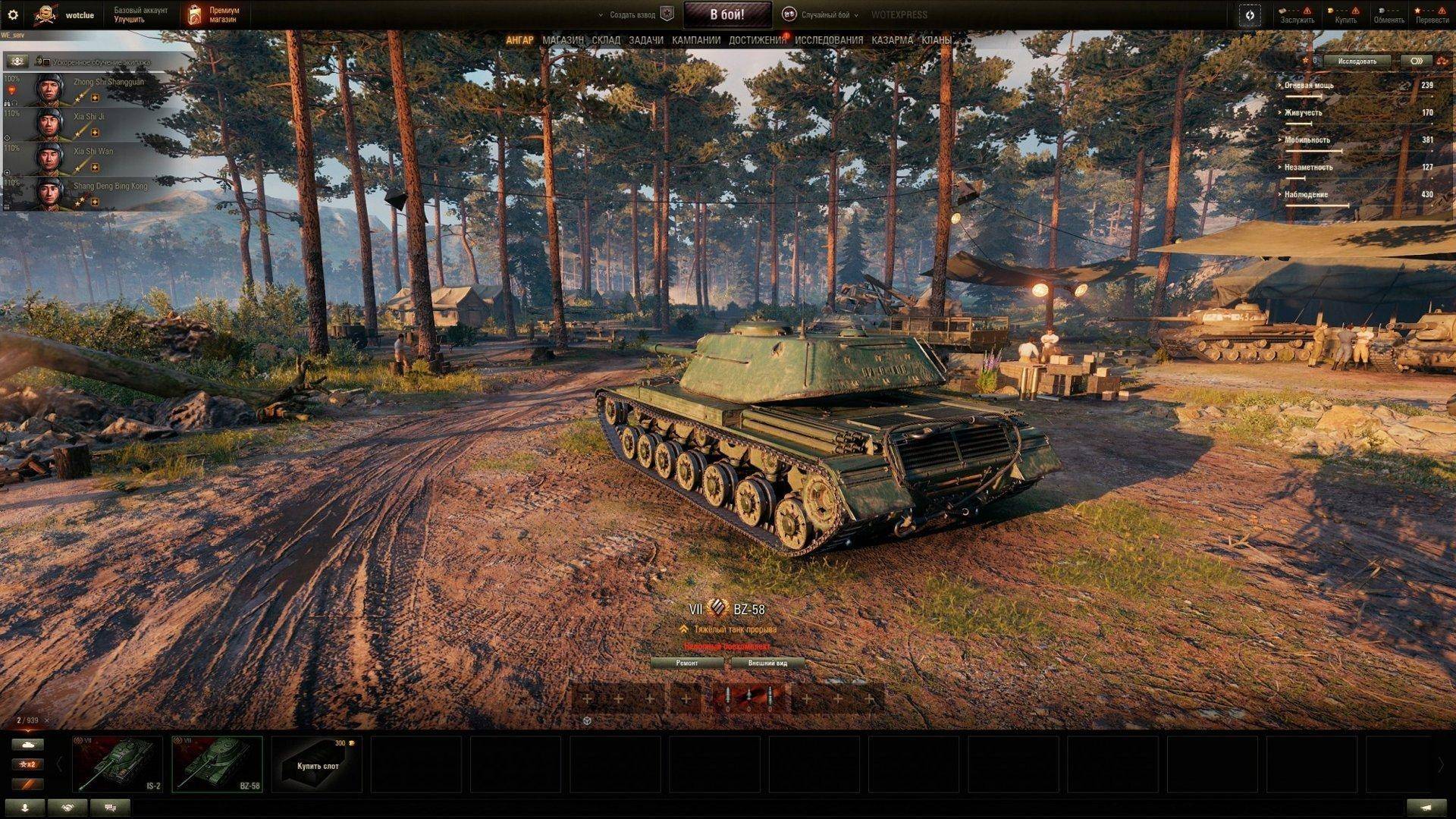Toggle Ускоренное обучение экипажа checkbox
This screenshot has width=1456, height=819.
[x=47, y=62]
